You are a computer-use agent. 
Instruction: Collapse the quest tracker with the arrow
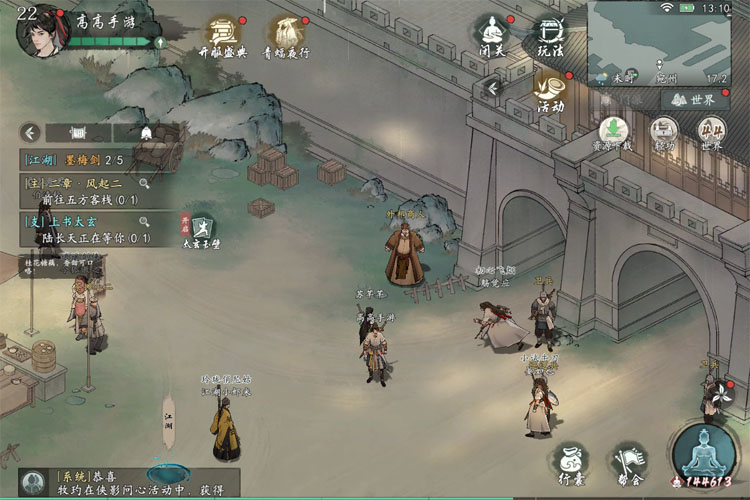click(x=31, y=132)
